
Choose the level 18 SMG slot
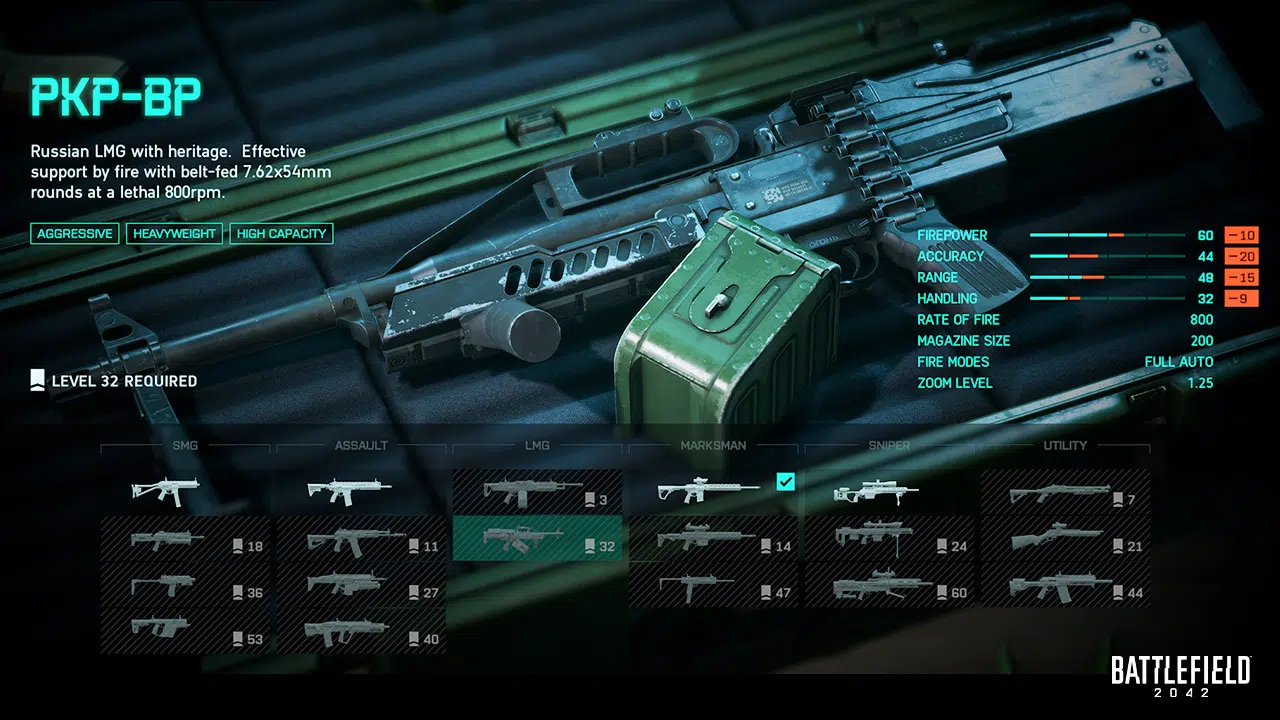coord(185,540)
